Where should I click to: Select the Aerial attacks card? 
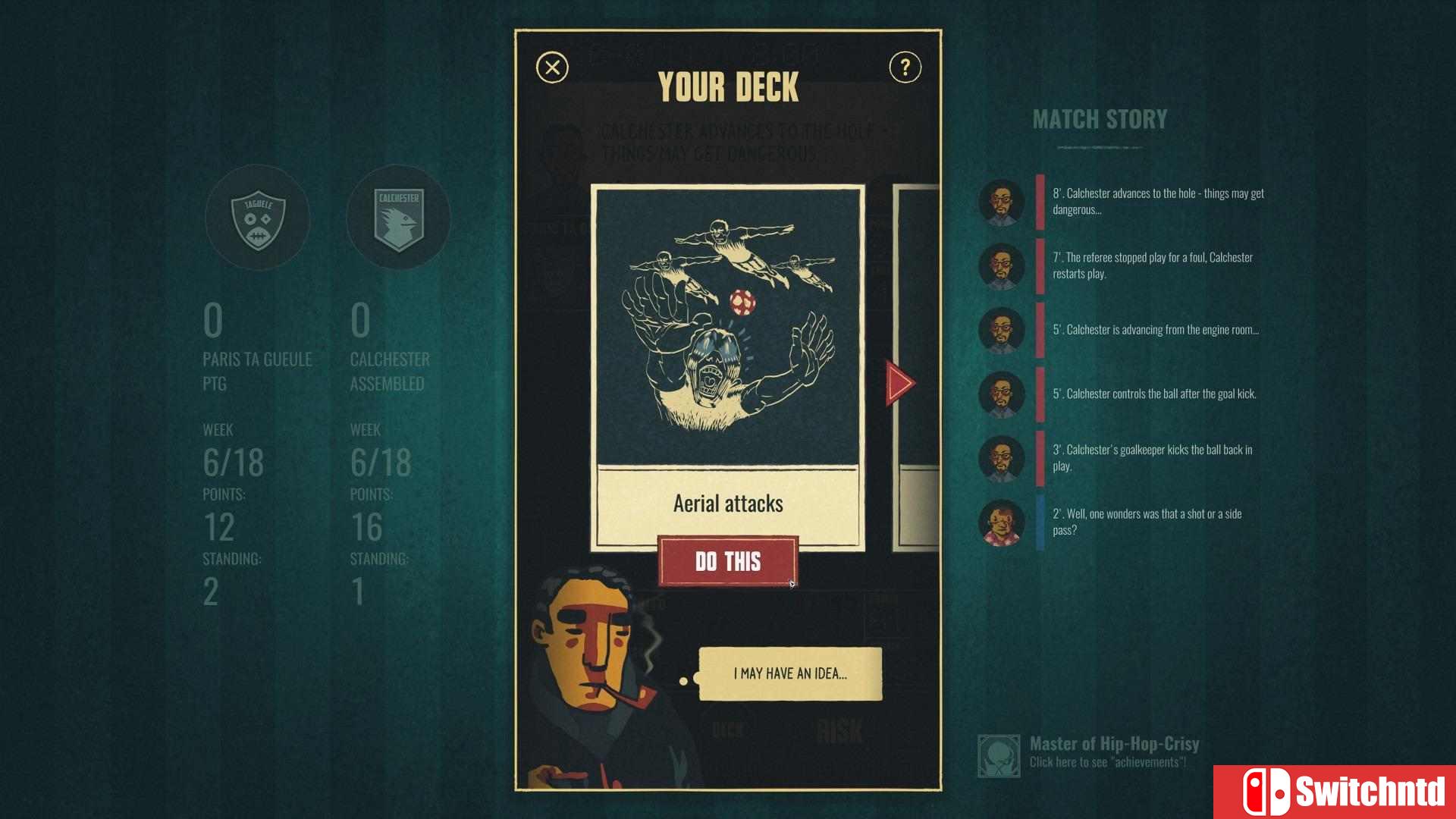[x=727, y=364]
